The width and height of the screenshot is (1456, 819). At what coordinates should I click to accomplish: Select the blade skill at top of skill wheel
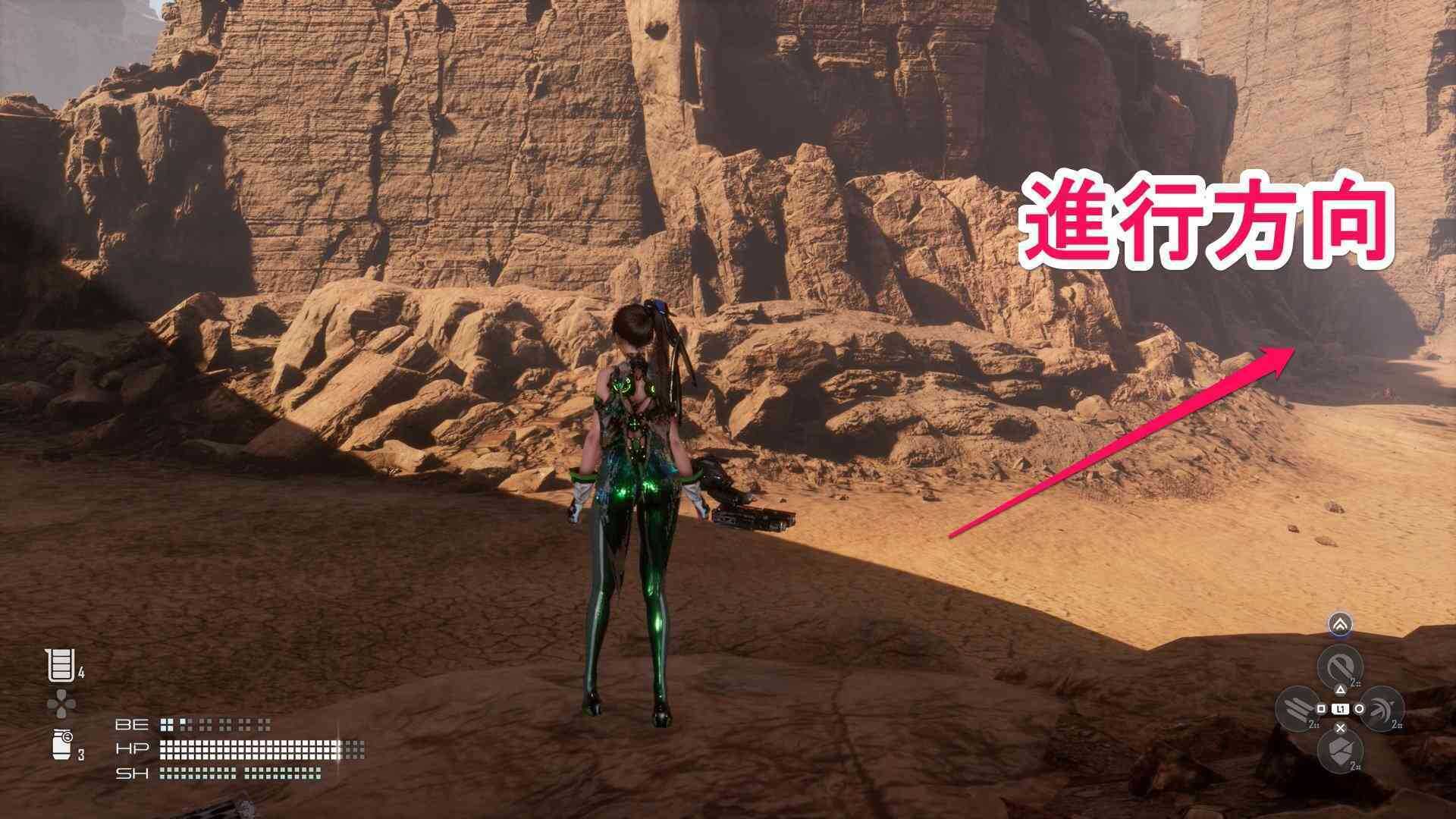coord(1341,666)
